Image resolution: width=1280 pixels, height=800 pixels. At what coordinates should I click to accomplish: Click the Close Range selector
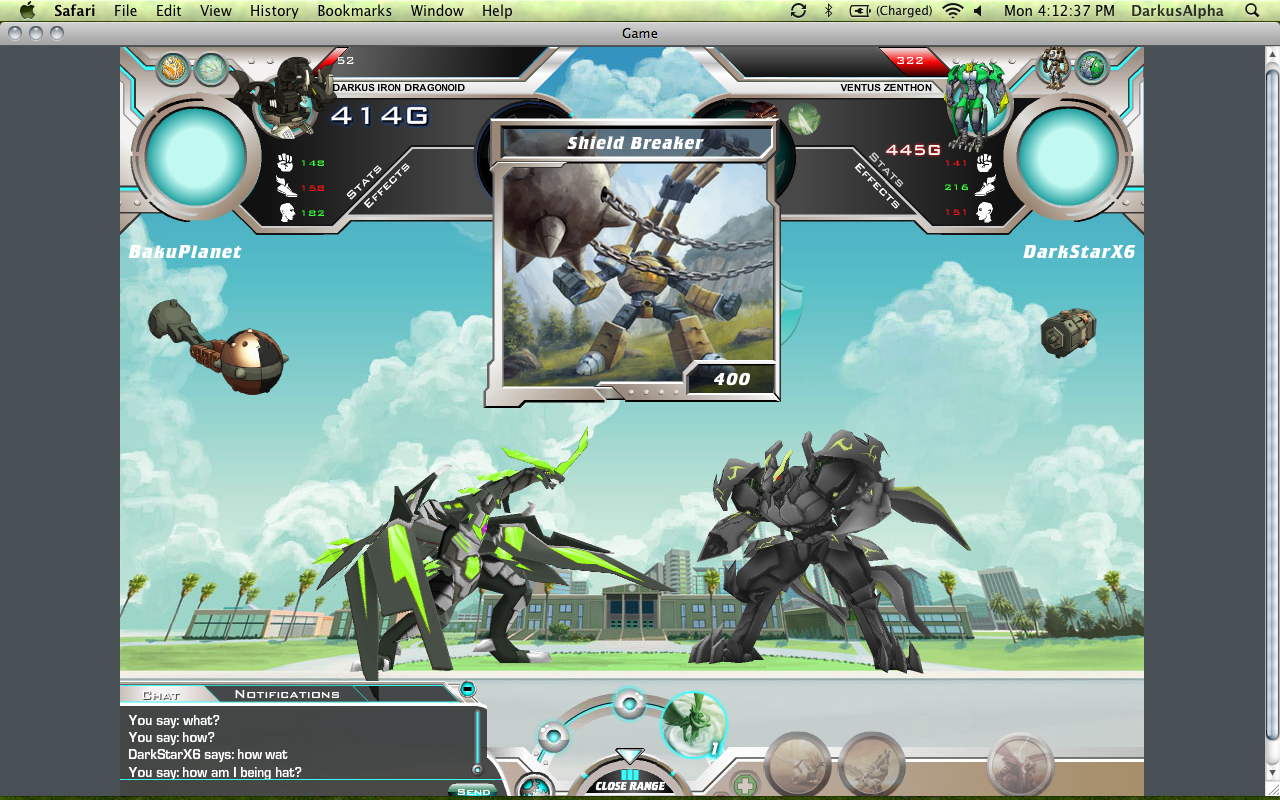coord(630,785)
